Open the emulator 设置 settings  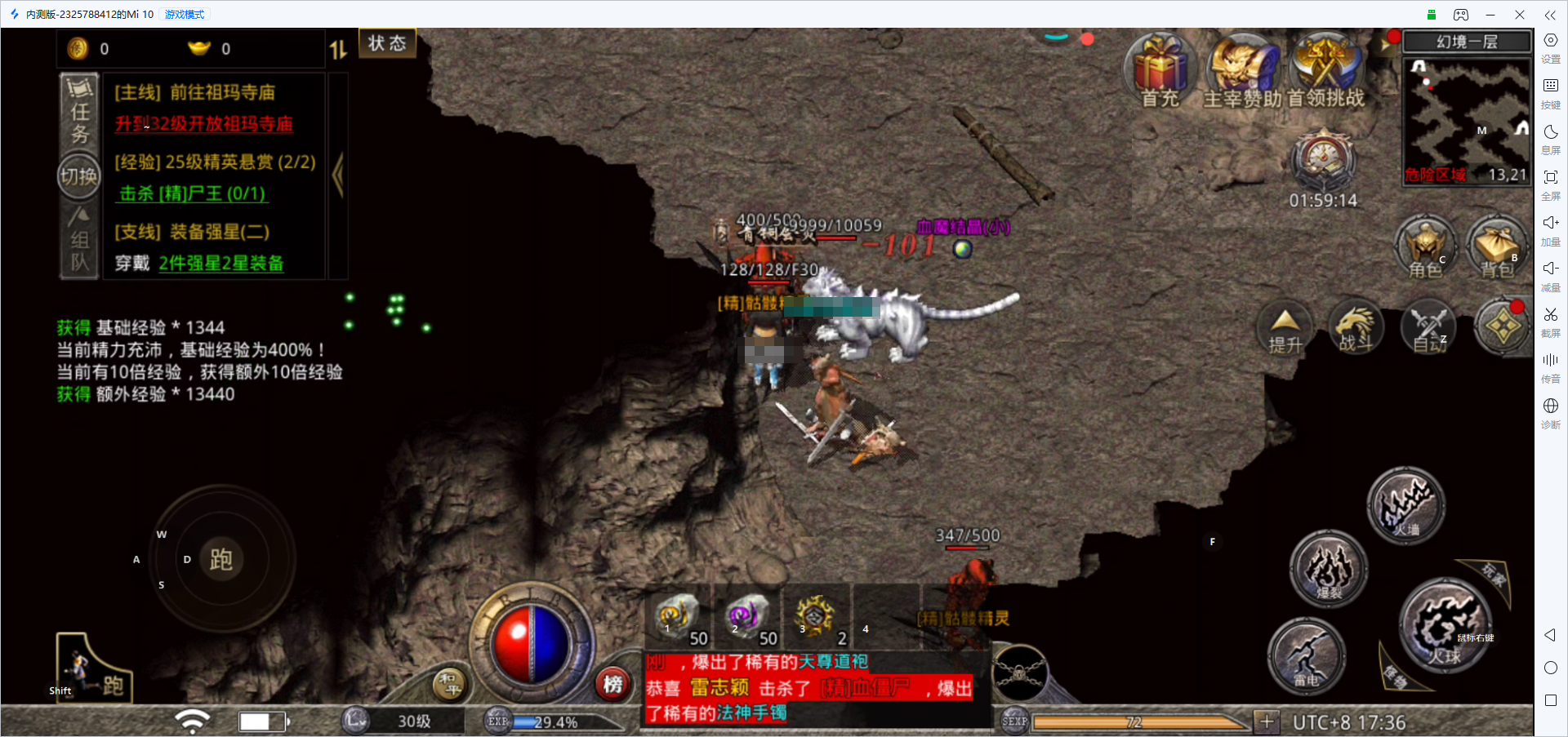(1550, 47)
